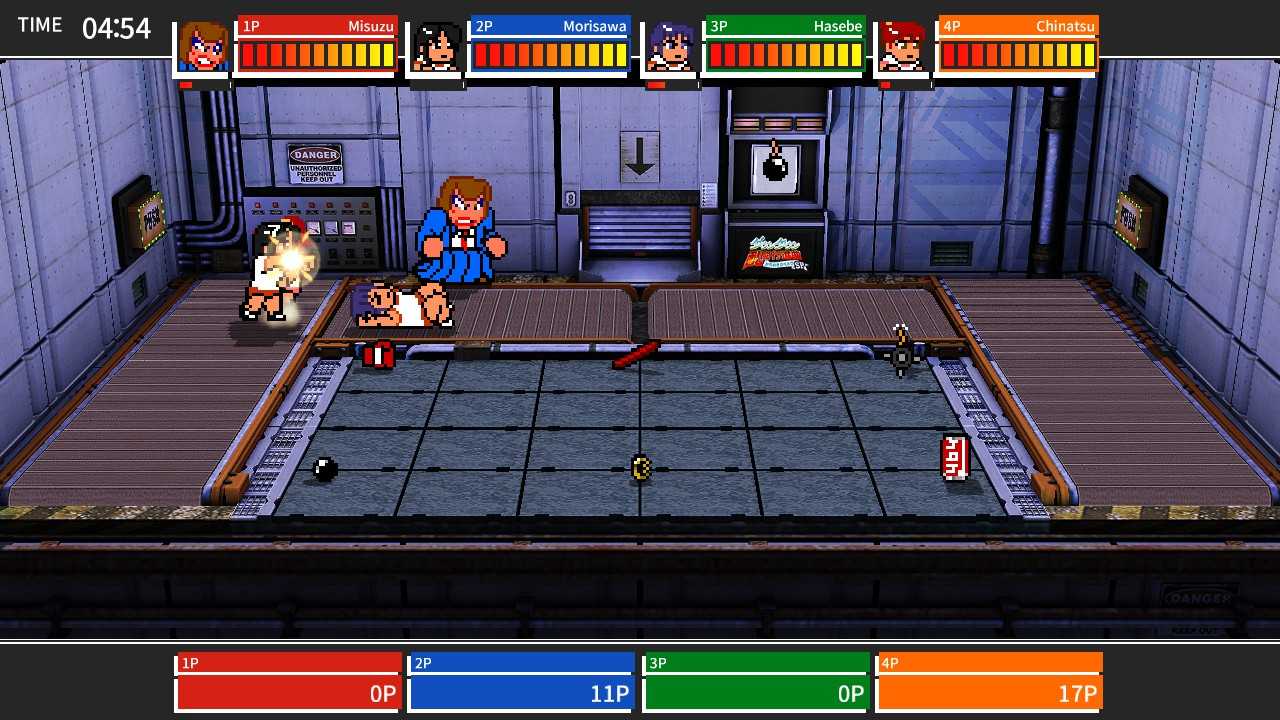Open the match TIME counter display
Viewport: 1280px width, 720px height.
tap(82, 28)
